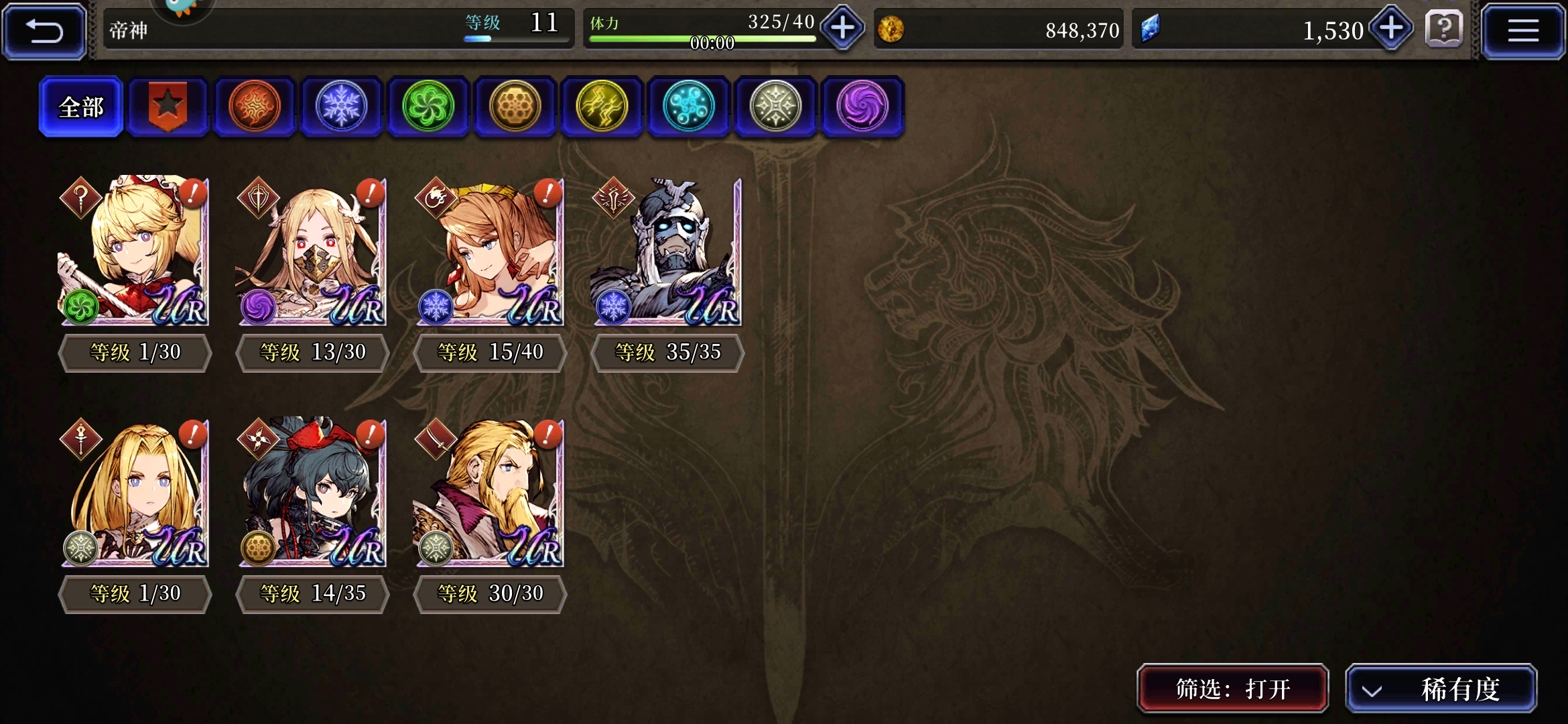Select the 全部 filter to show all units
Screen dimensions: 1568x724
coord(80,107)
